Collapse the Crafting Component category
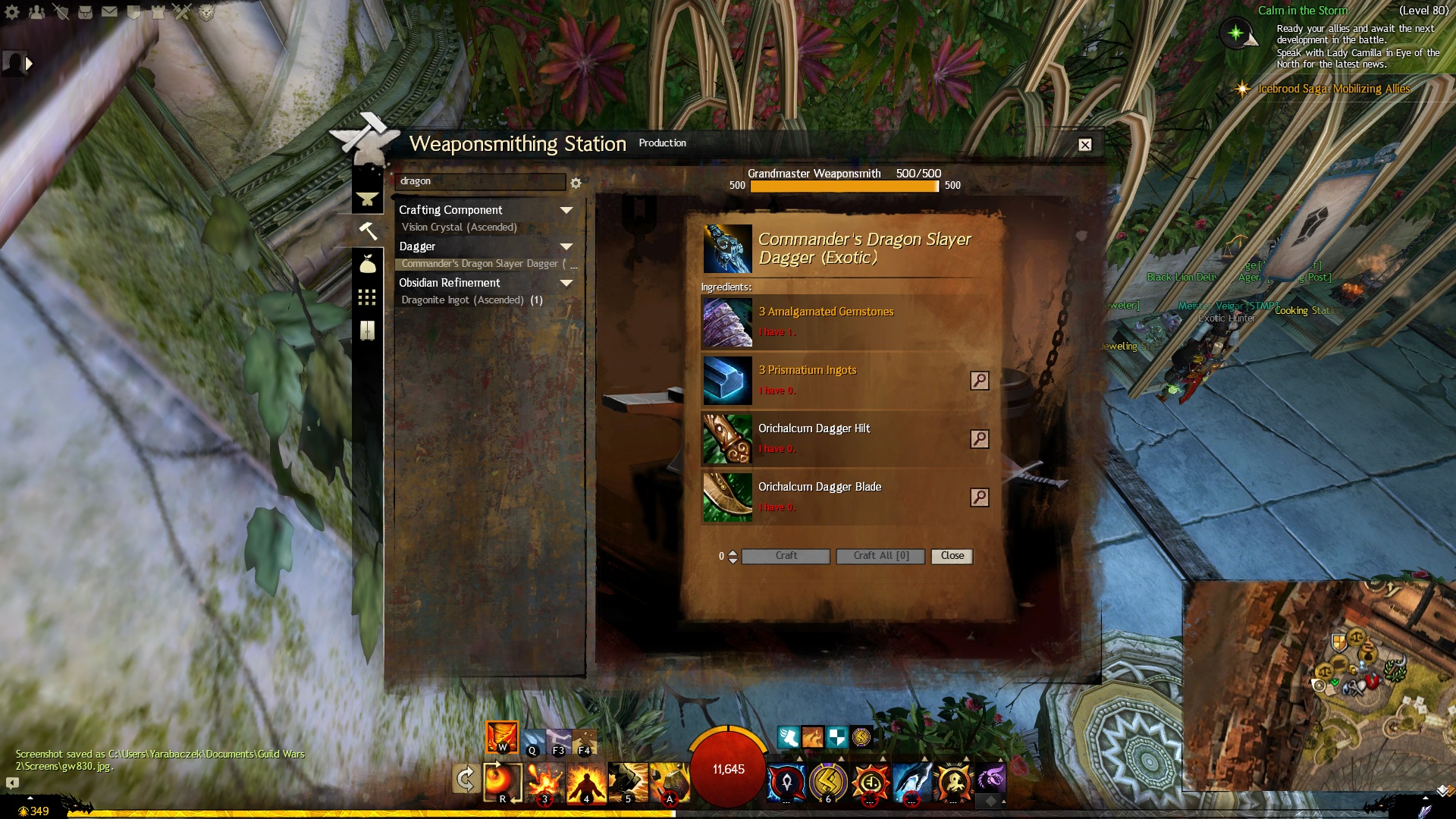This screenshot has height=819, width=1456. pyautogui.click(x=566, y=210)
